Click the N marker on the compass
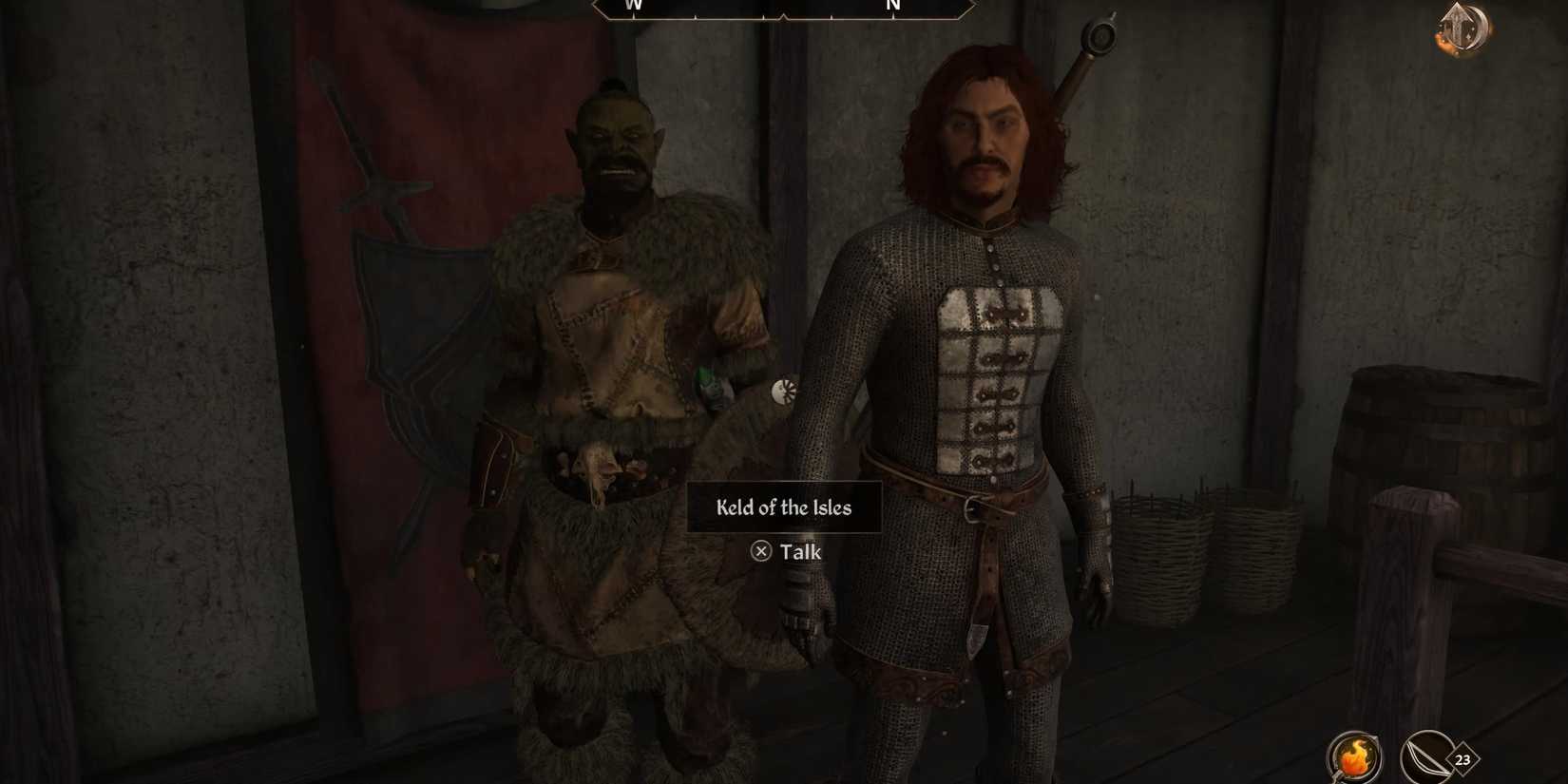The image size is (1568, 784). click(x=891, y=6)
